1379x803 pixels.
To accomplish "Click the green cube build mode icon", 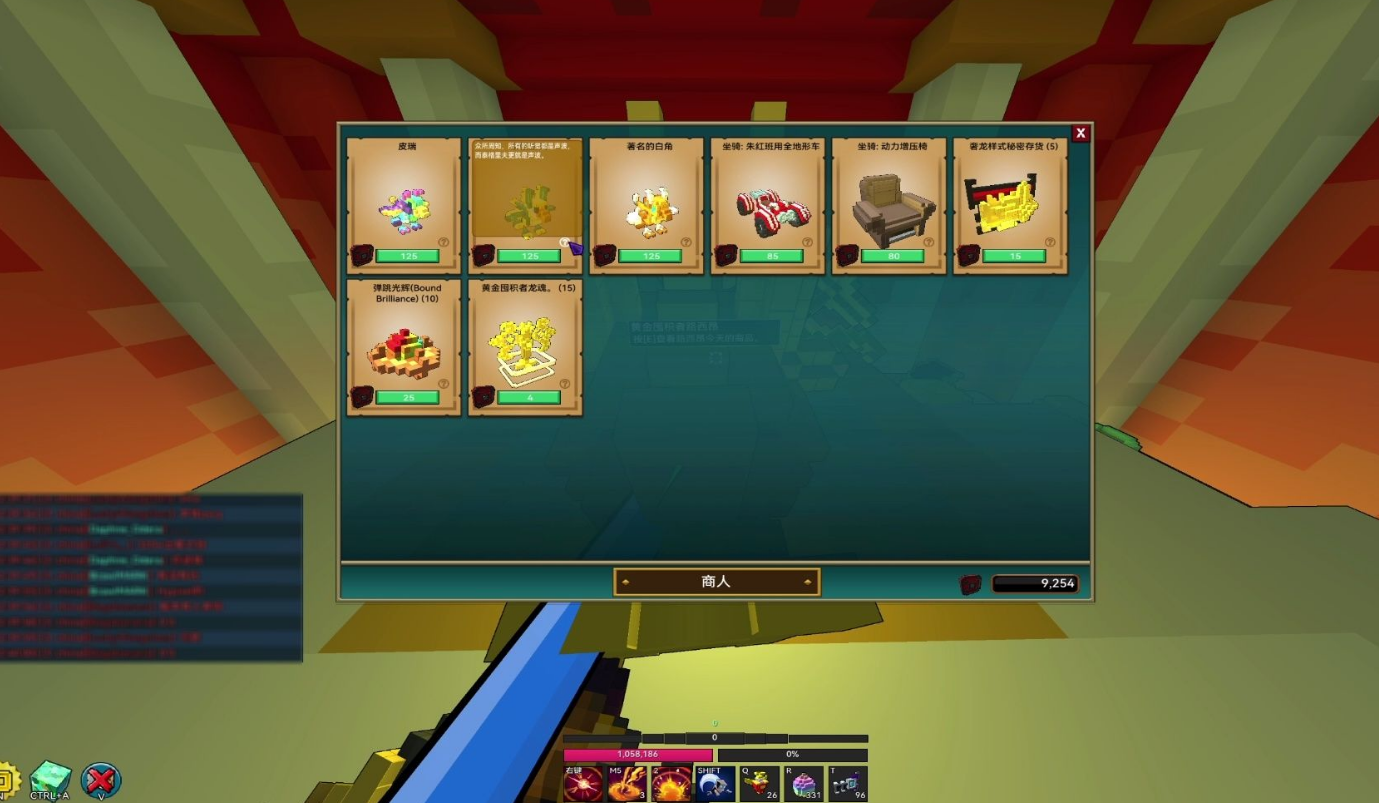I will click(50, 779).
